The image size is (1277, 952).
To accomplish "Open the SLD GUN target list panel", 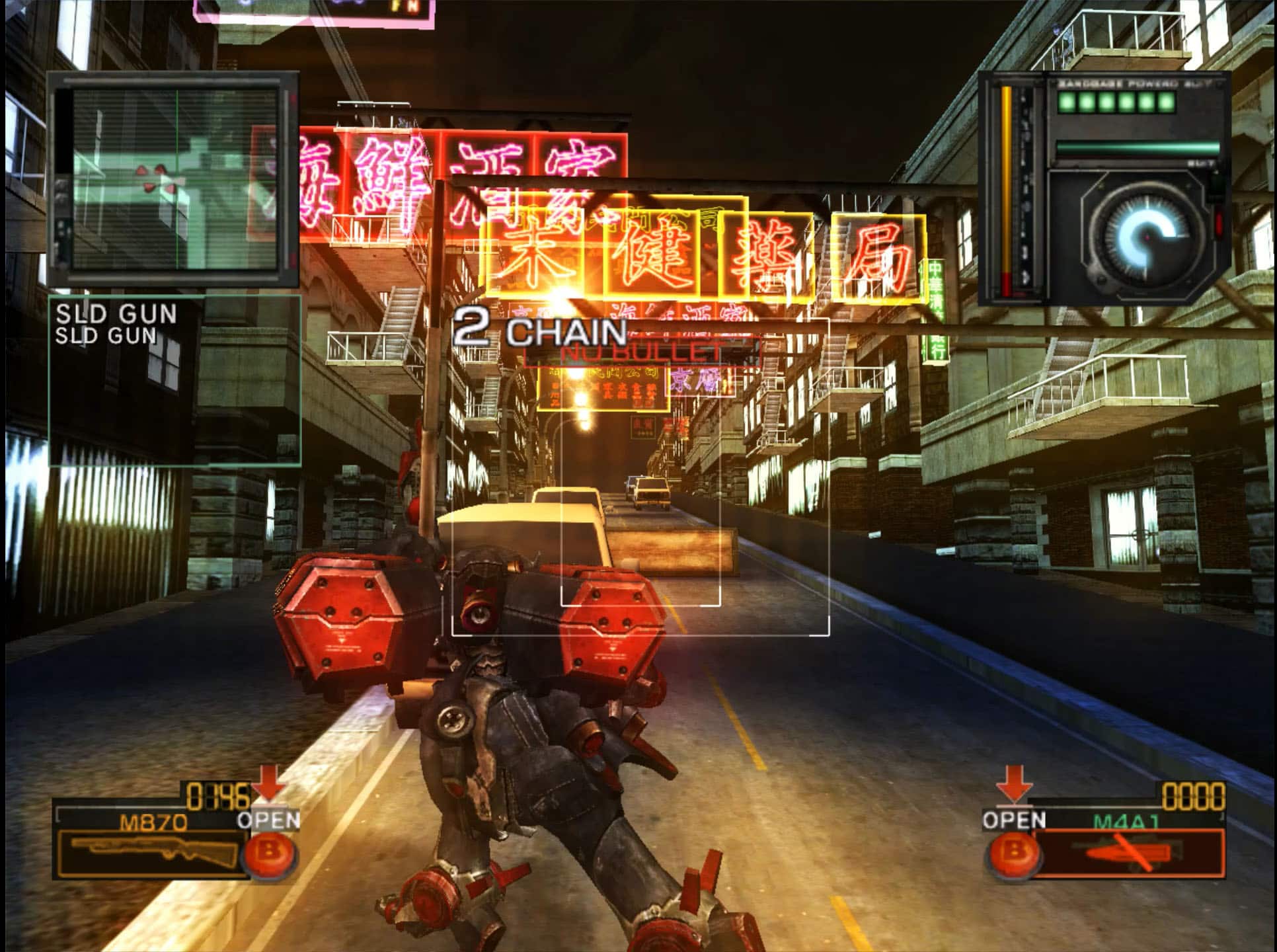I will coord(174,380).
